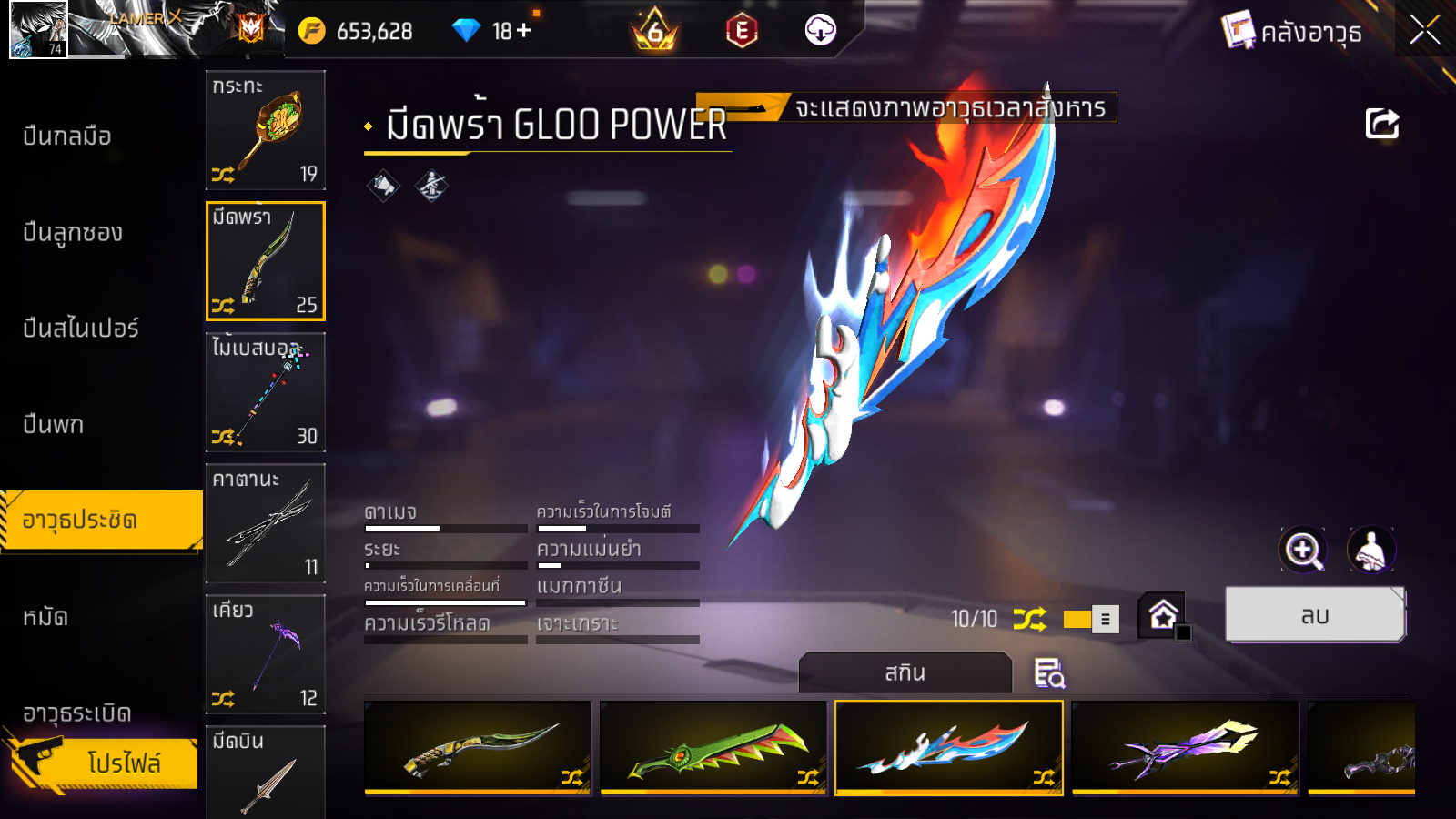The width and height of the screenshot is (1456, 819).
Task: Close the weapon vault screen
Action: click(x=1424, y=31)
